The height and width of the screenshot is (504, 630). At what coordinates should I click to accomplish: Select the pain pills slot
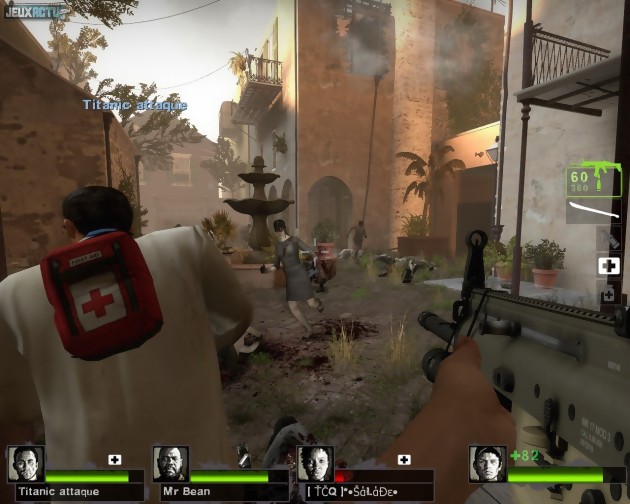click(x=609, y=295)
